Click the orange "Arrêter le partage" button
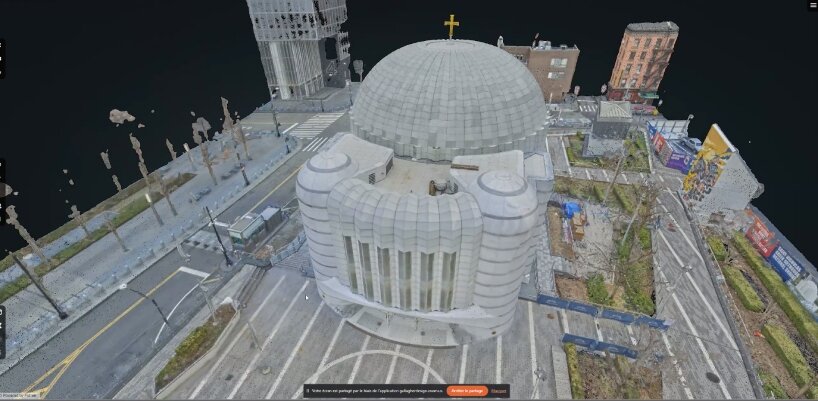 [x=467, y=390]
